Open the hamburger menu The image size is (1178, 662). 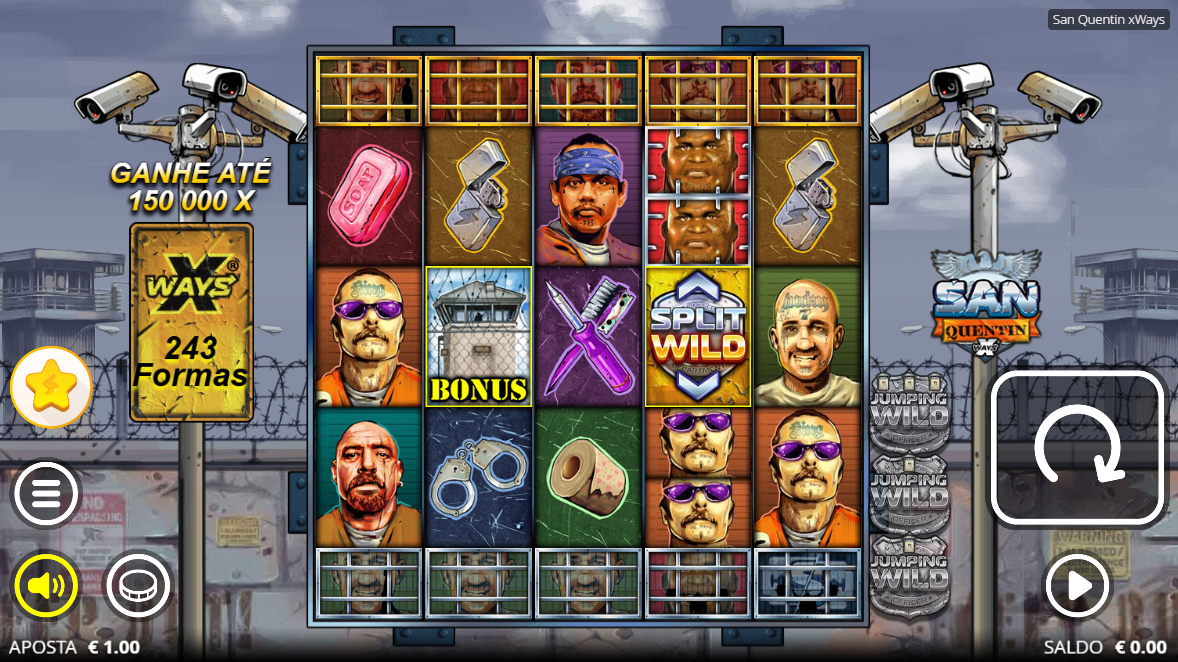click(46, 493)
